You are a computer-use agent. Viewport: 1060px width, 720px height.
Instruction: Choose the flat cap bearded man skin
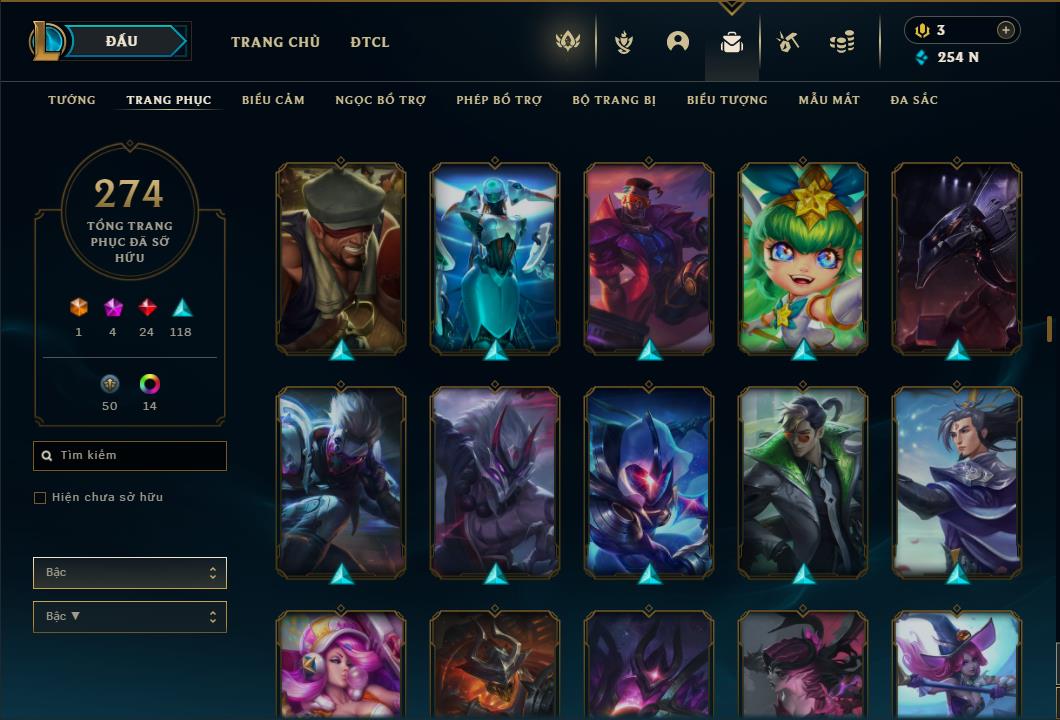click(x=341, y=258)
